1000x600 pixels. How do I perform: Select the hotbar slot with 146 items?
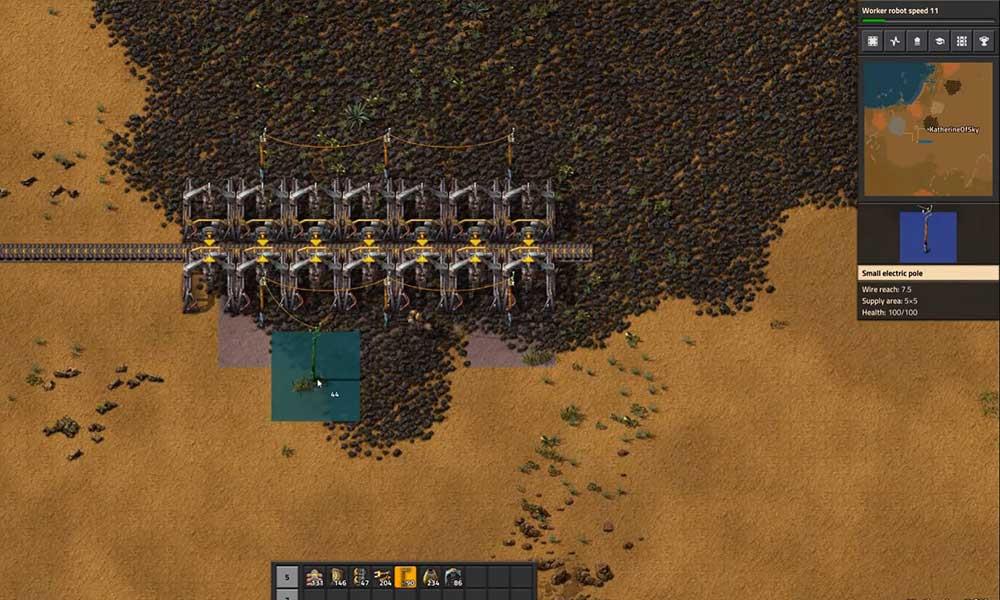click(337, 577)
